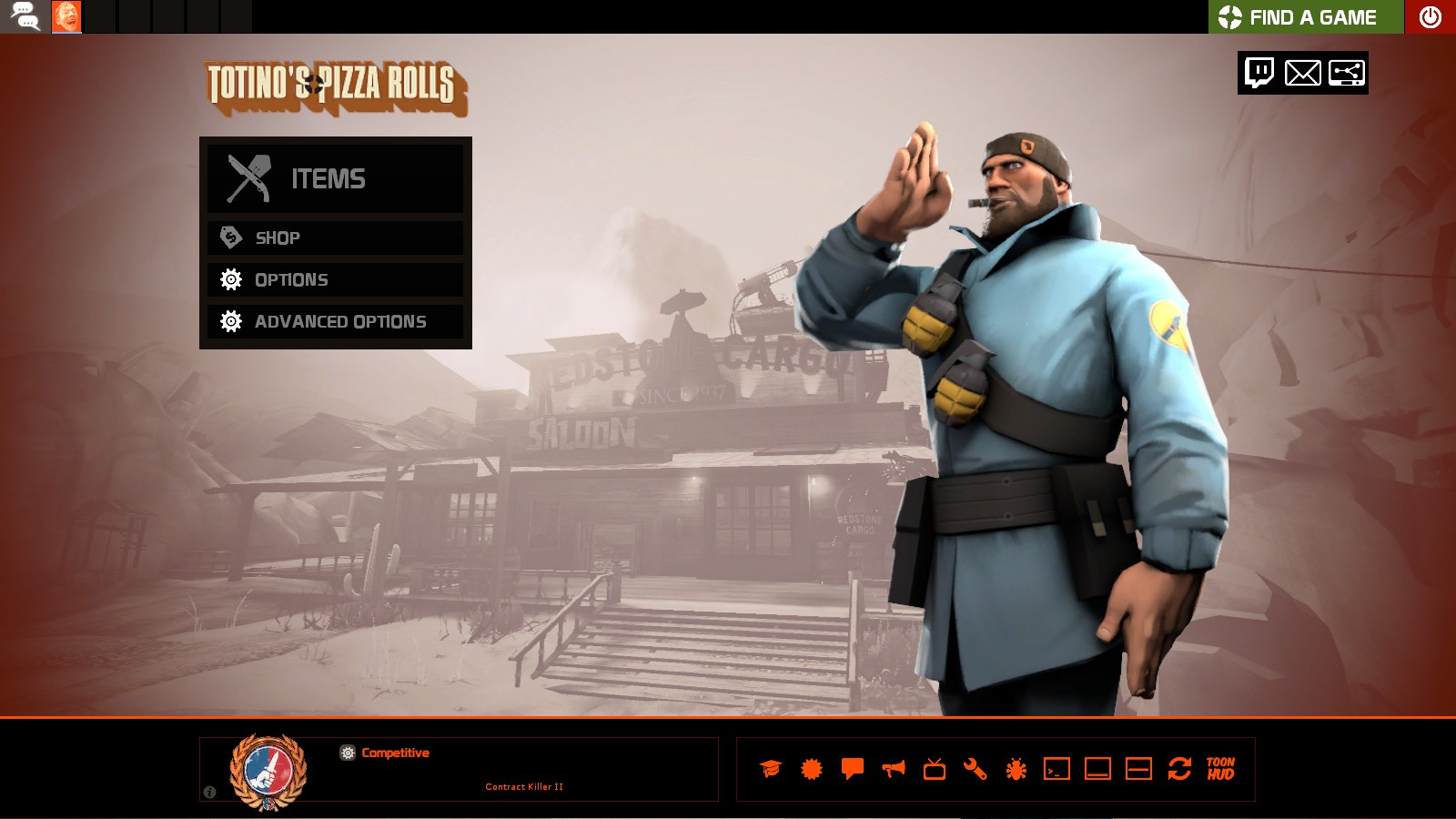Click the ToonHUD logo
Screen dimensions: 1456x819
coord(1219,770)
